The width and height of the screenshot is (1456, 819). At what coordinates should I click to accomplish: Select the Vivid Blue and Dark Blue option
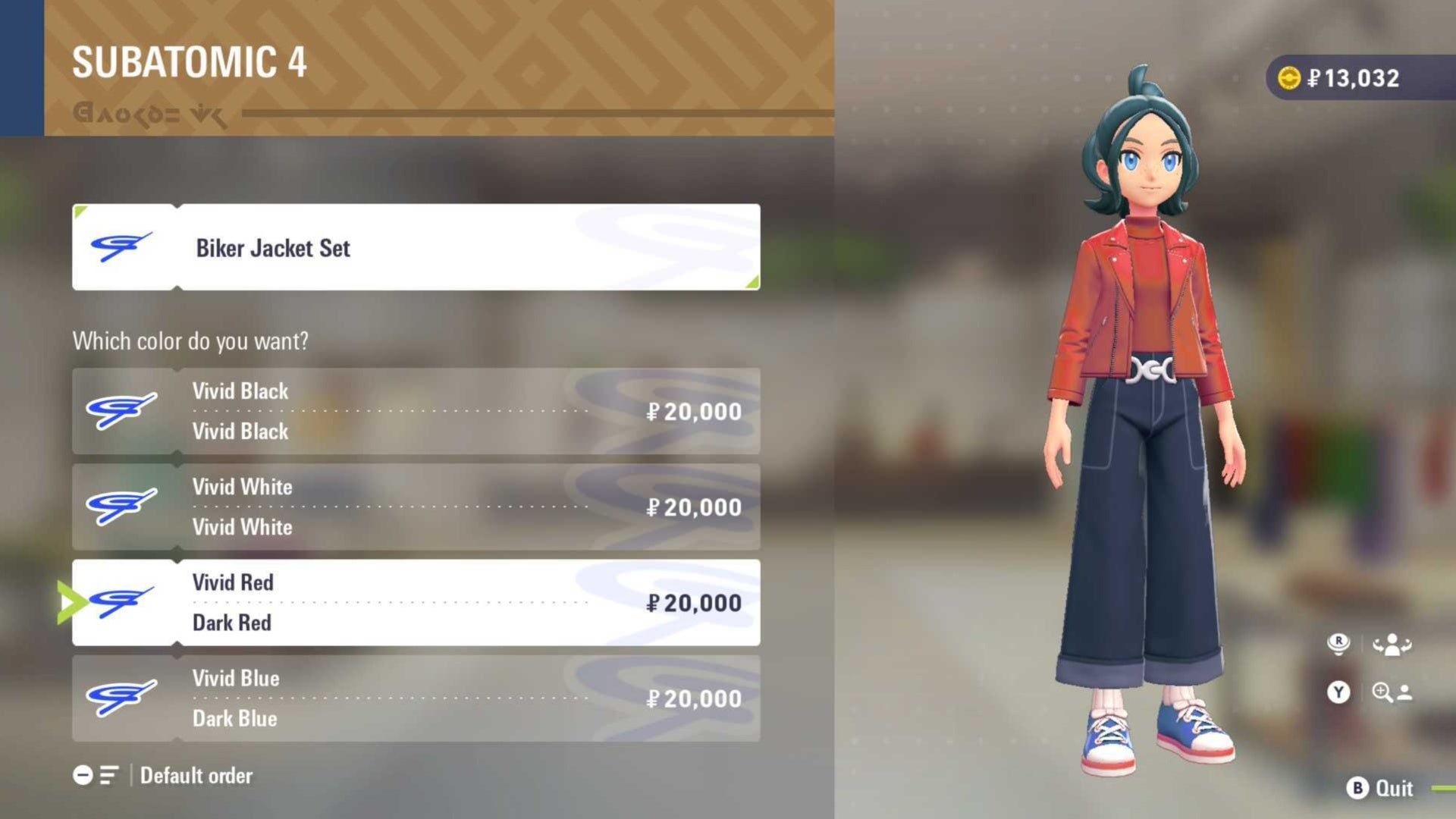tap(416, 698)
